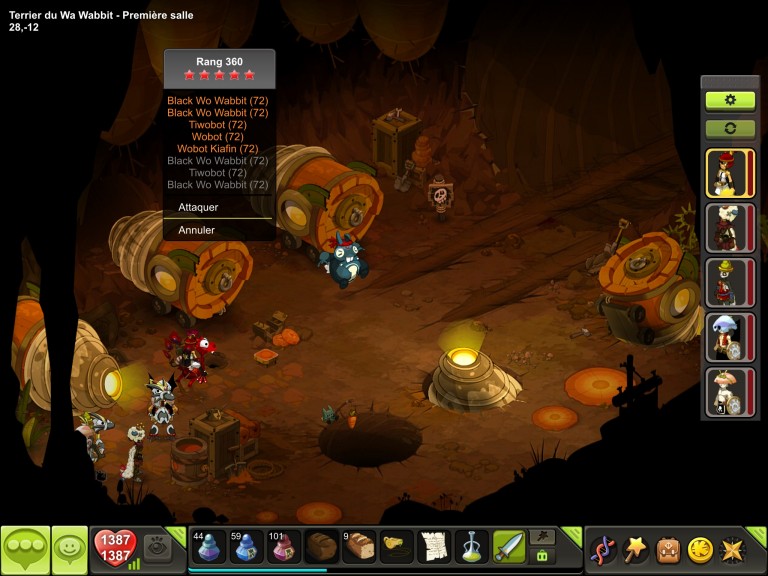Select Annuler to cancel the menu
Screen dimensions: 768x576
coord(197,230)
